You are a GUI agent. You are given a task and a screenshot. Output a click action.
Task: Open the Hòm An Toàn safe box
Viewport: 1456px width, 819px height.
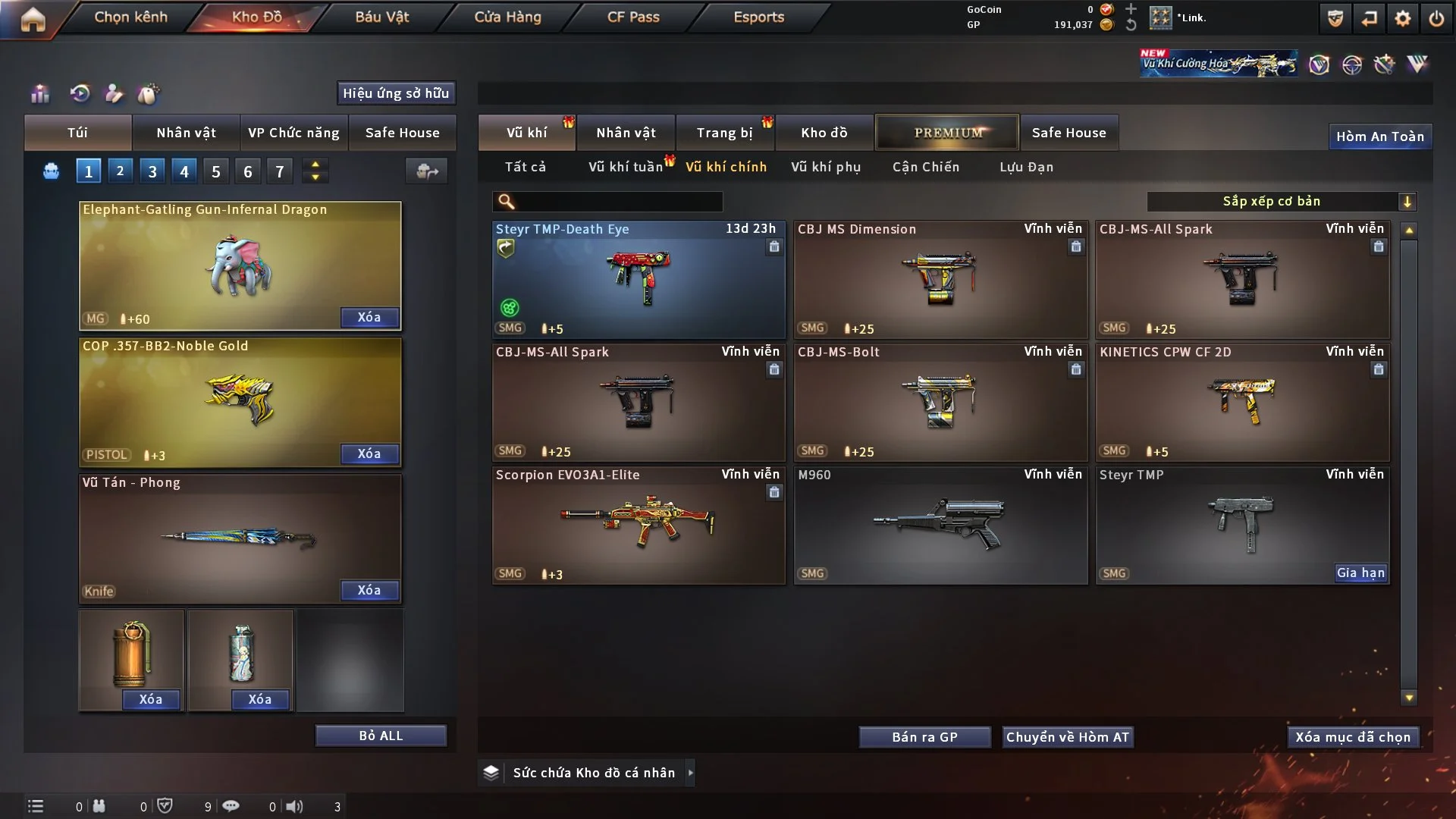1379,136
